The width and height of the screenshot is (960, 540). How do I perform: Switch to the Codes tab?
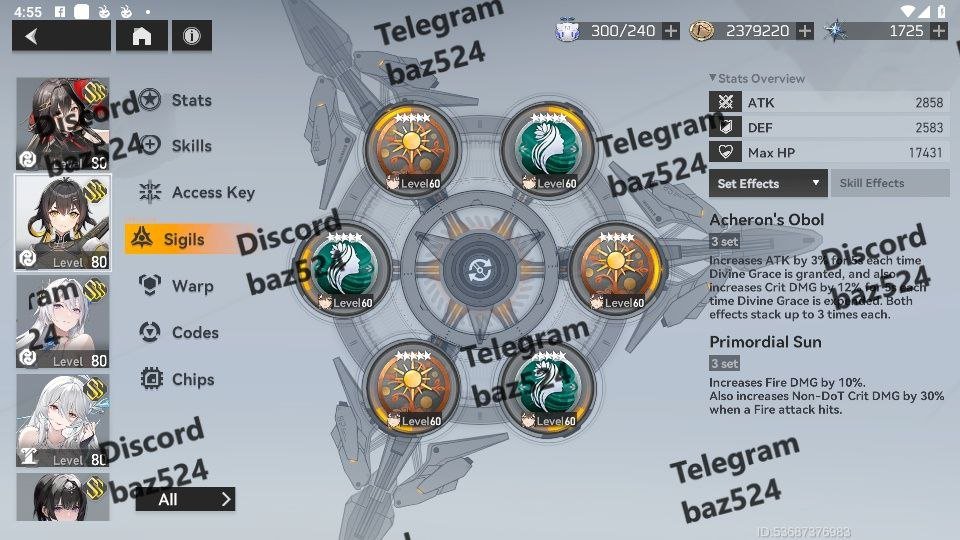pyautogui.click(x=194, y=333)
